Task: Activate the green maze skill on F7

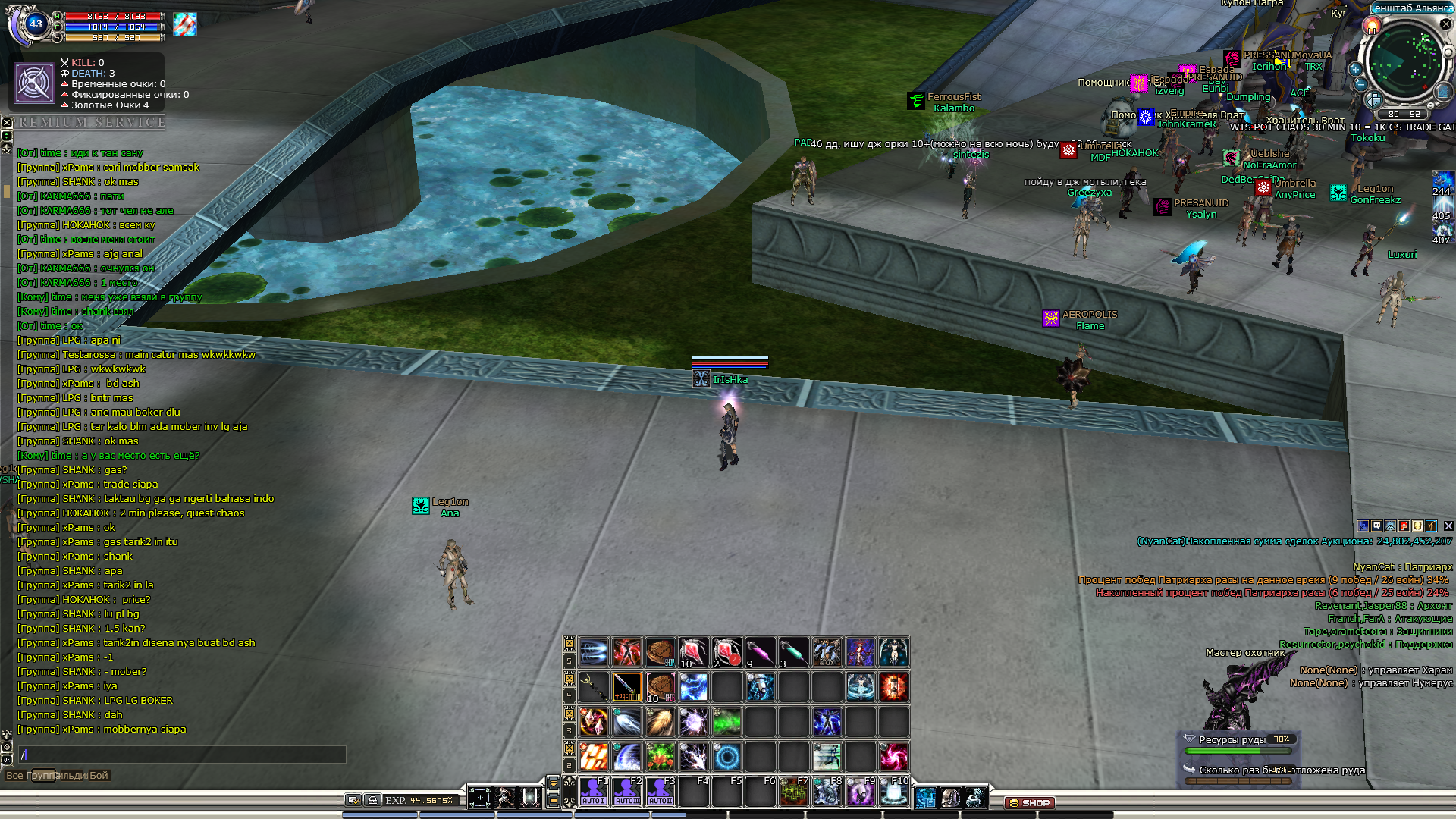Action: click(x=793, y=792)
